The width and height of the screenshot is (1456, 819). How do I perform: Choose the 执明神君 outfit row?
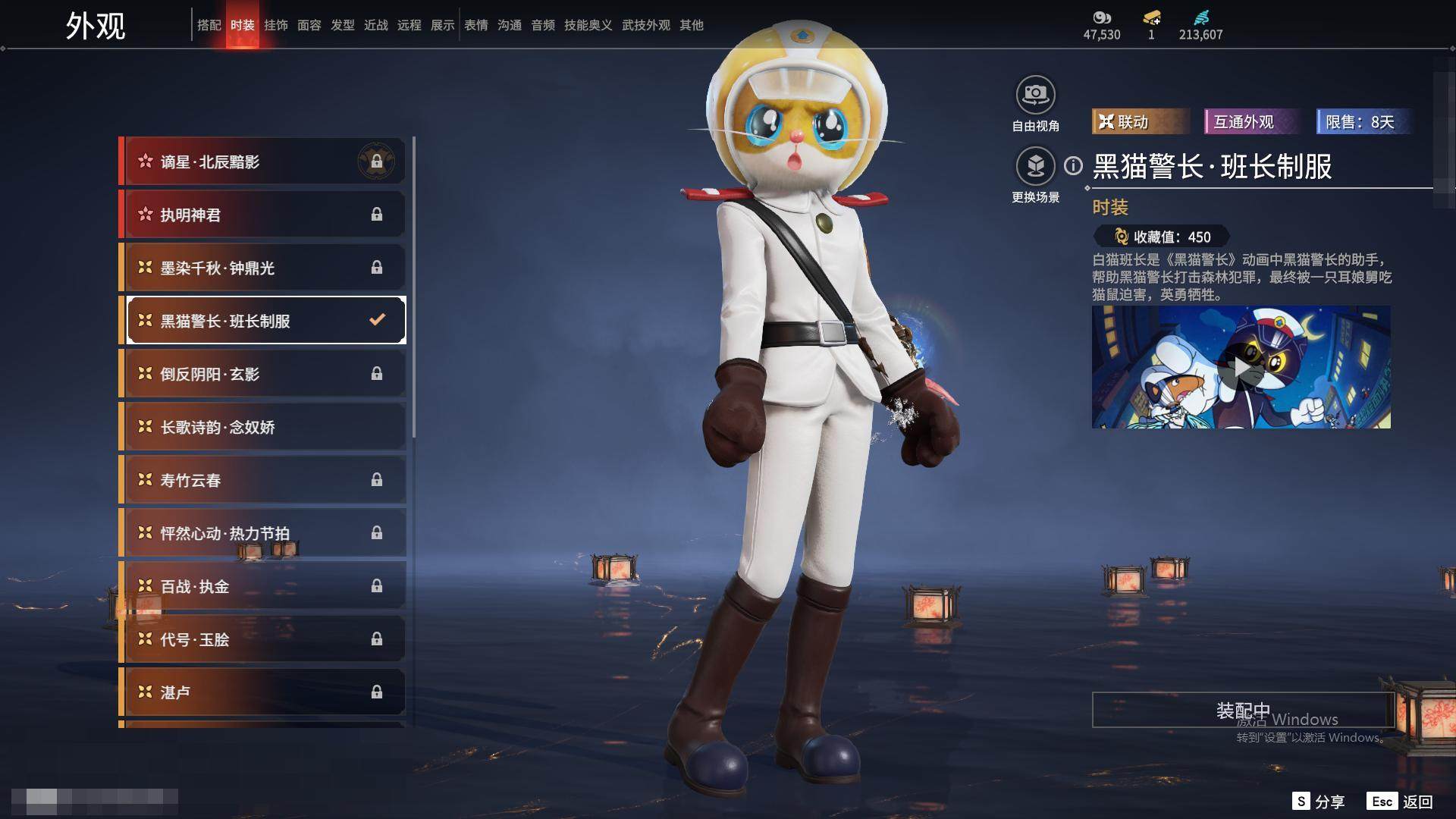pyautogui.click(x=262, y=215)
